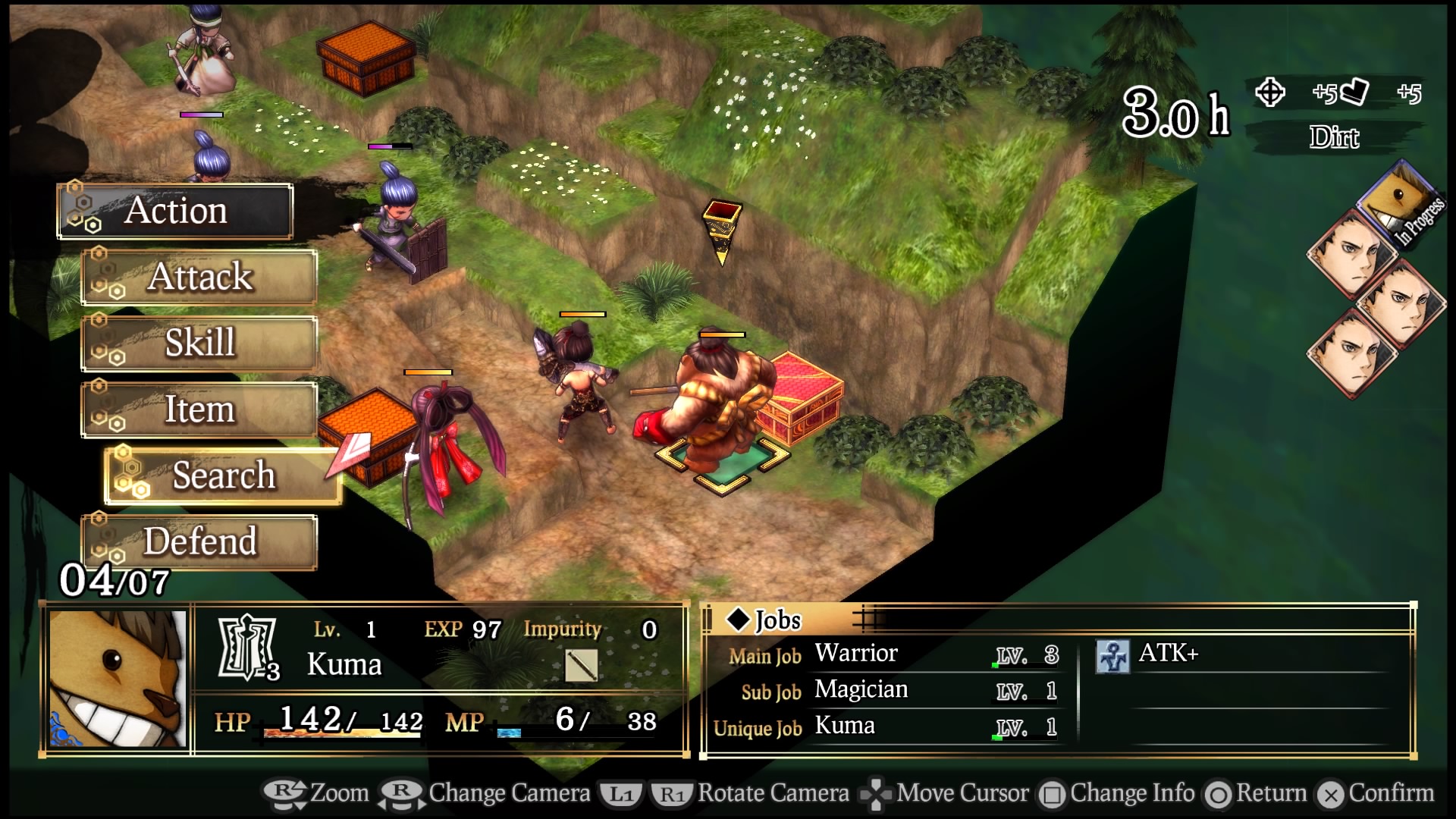Select Attack from the action menu
Viewport: 1456px width, 819px height.
199,277
